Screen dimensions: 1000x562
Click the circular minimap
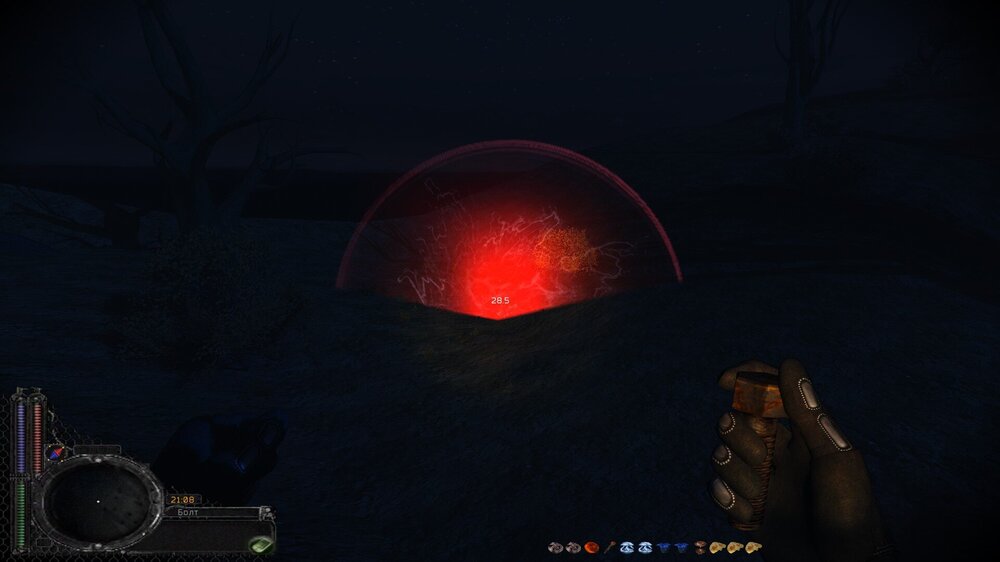coord(97,499)
